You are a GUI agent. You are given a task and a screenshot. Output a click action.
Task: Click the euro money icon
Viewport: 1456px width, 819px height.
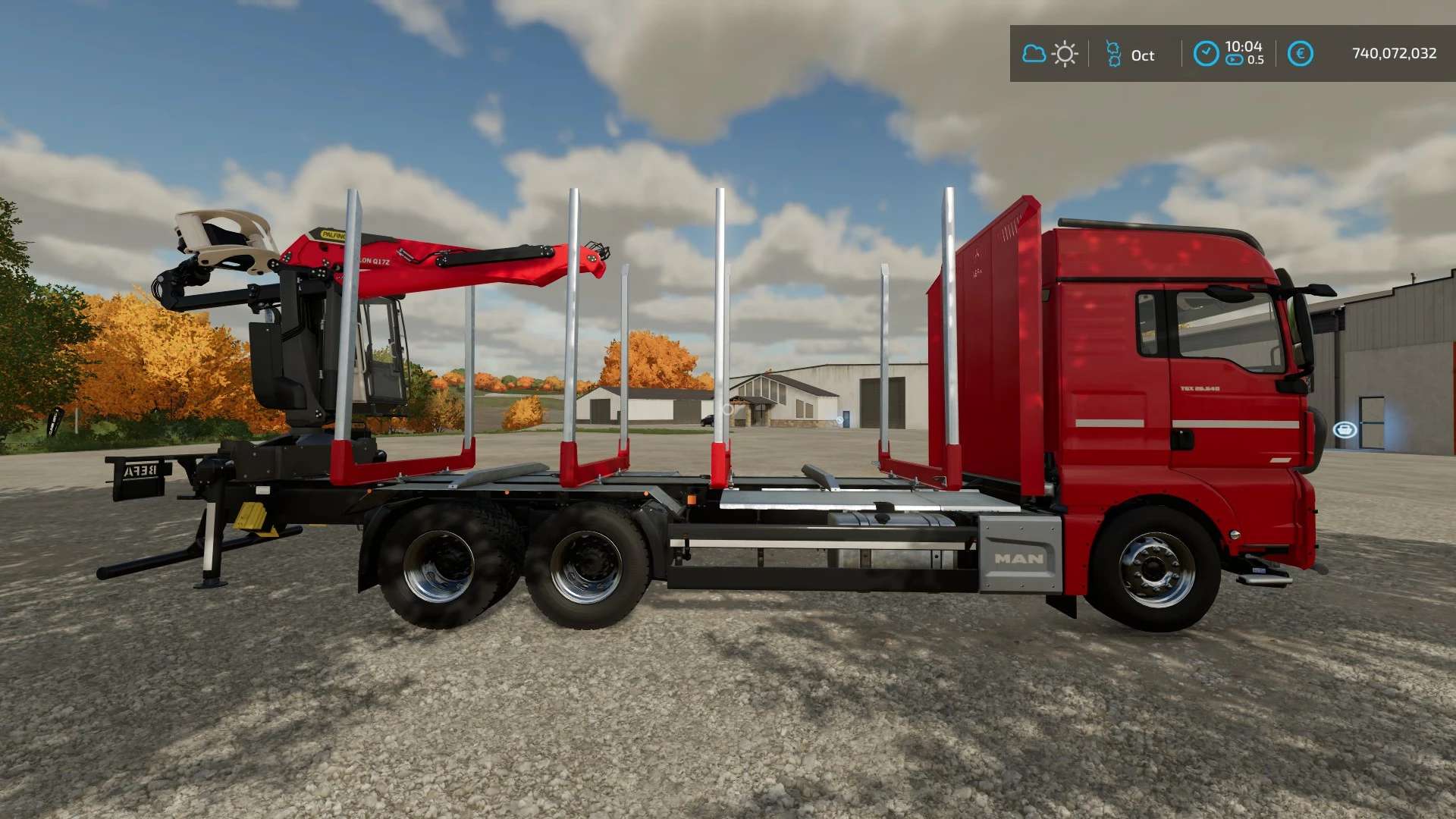1300,54
